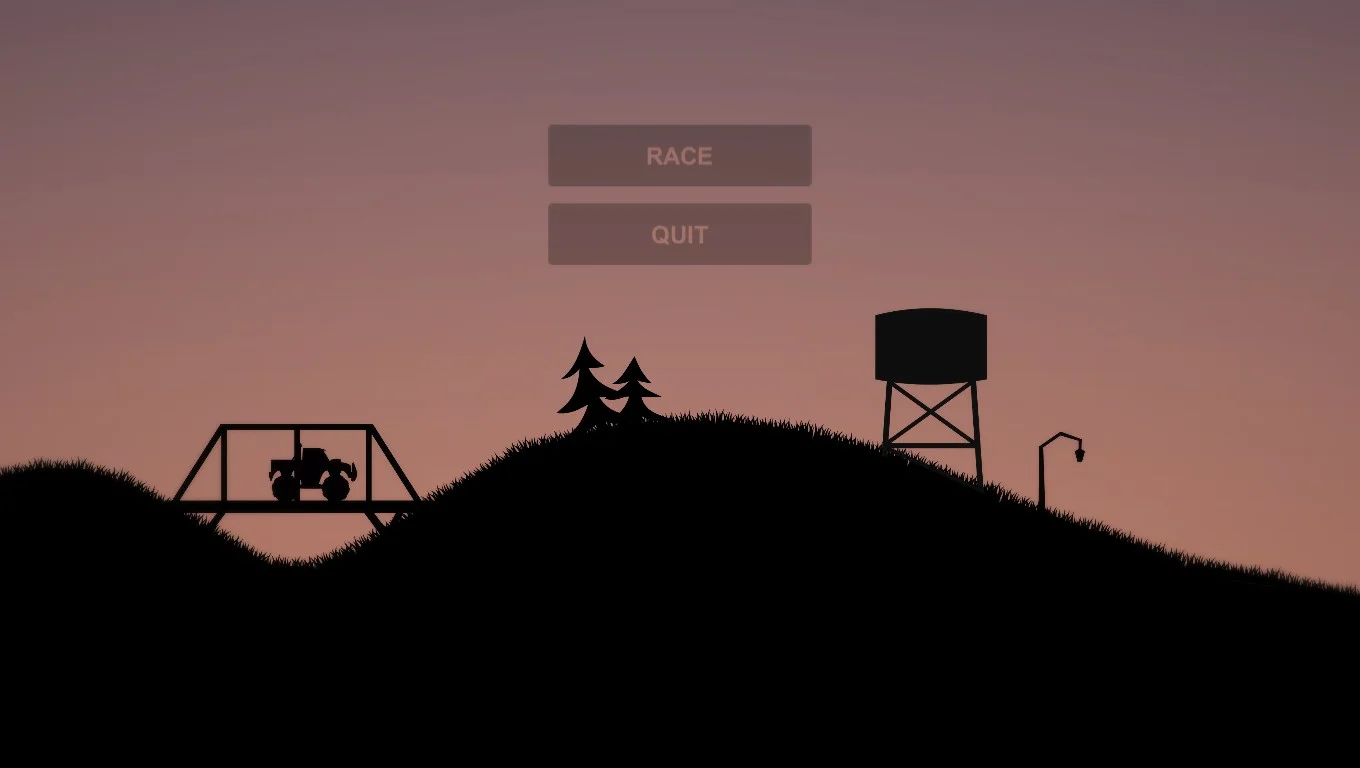Select the tractor parked on the bridge
1360x768 pixels.
click(310, 470)
